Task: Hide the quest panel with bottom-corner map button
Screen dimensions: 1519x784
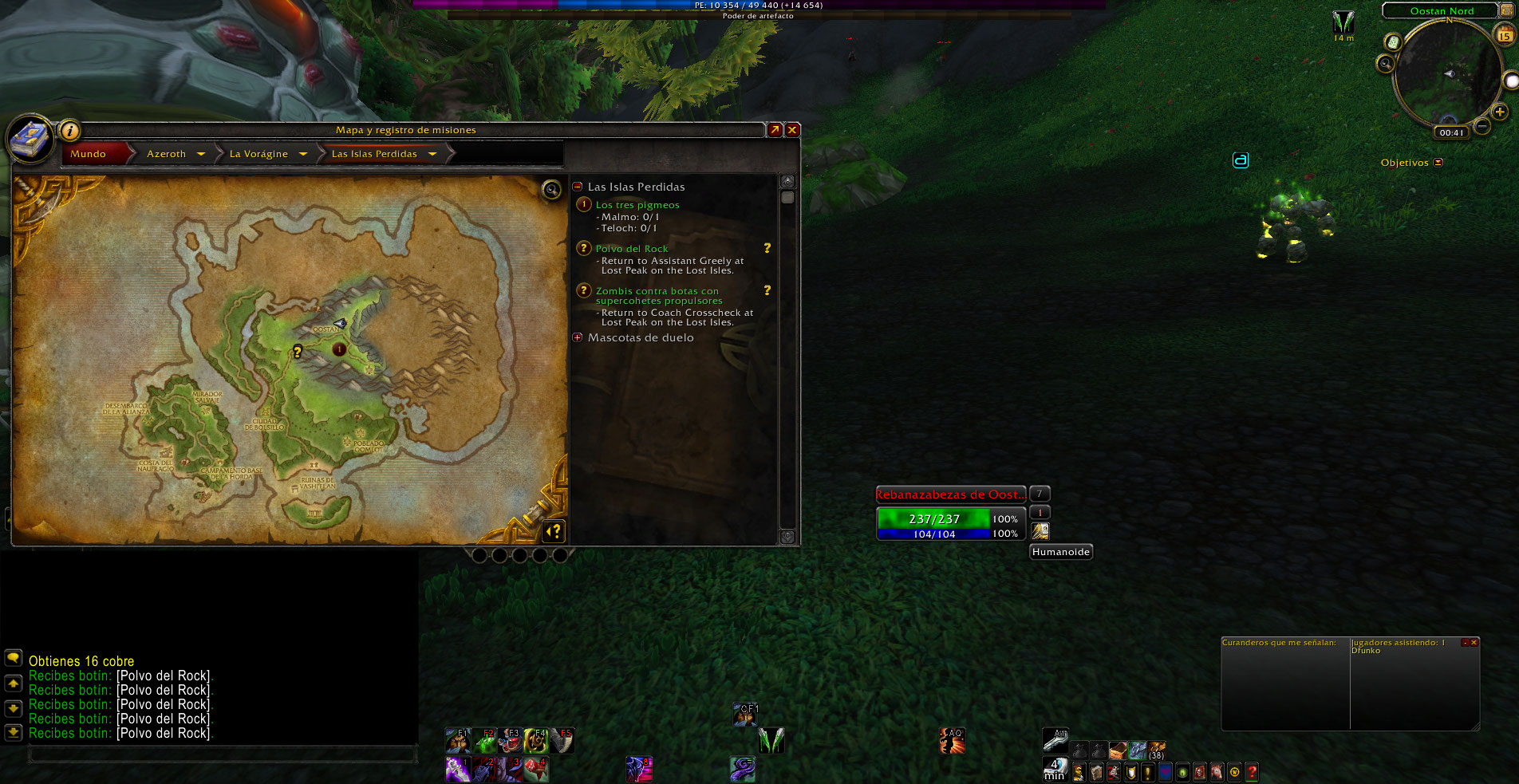Action: [x=554, y=530]
